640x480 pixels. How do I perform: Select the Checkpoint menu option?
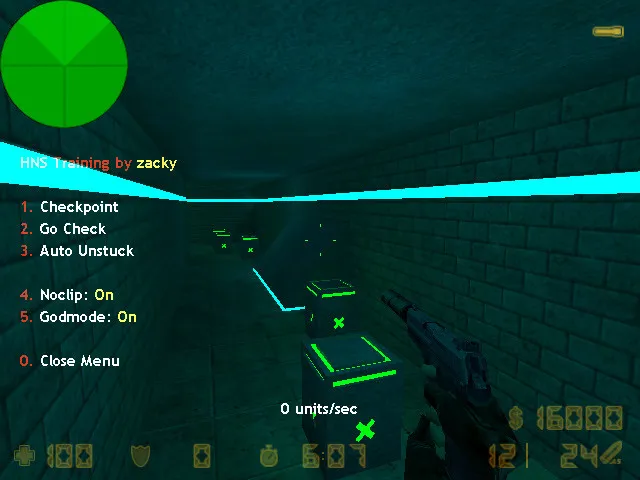[x=78, y=207]
